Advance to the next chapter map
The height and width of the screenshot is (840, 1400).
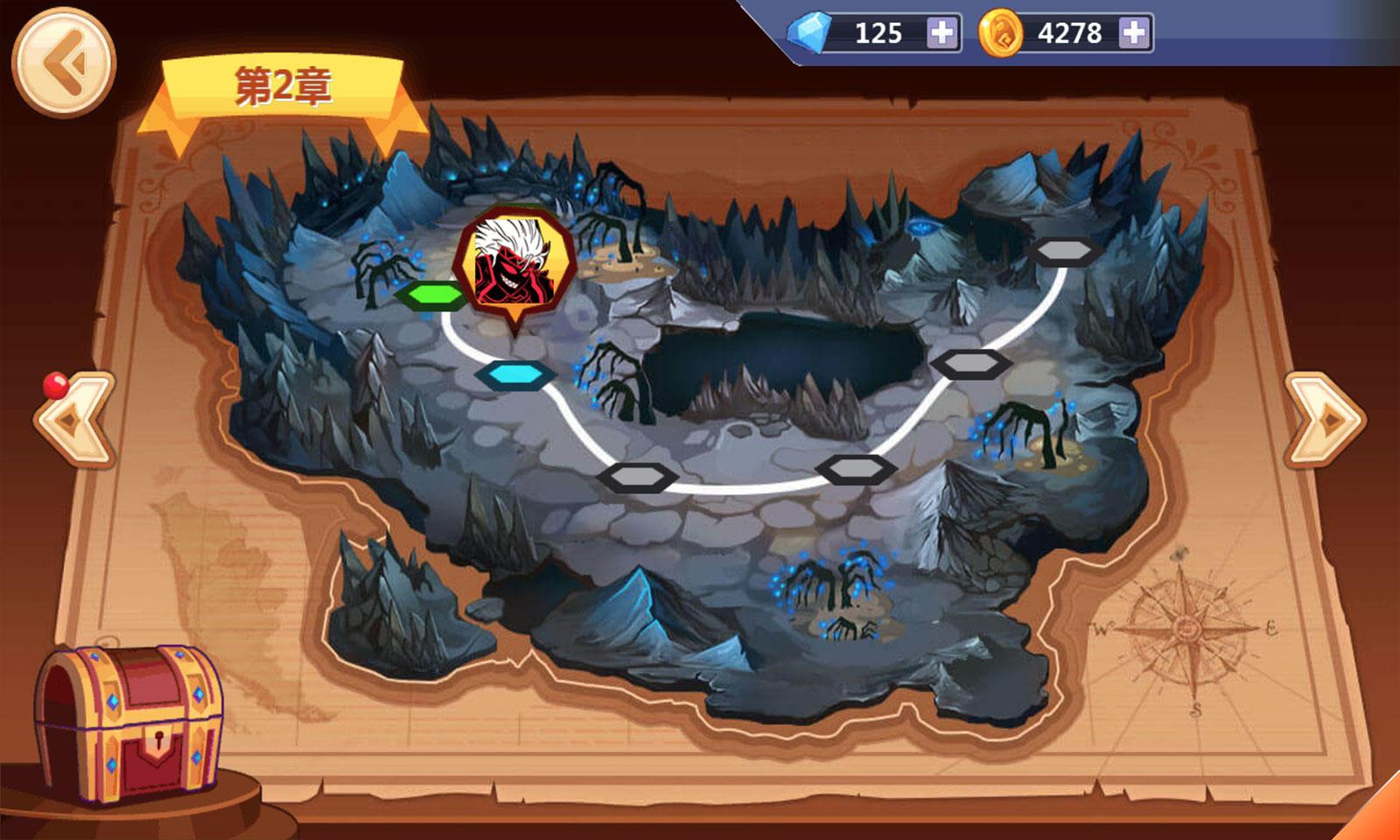point(1323,420)
